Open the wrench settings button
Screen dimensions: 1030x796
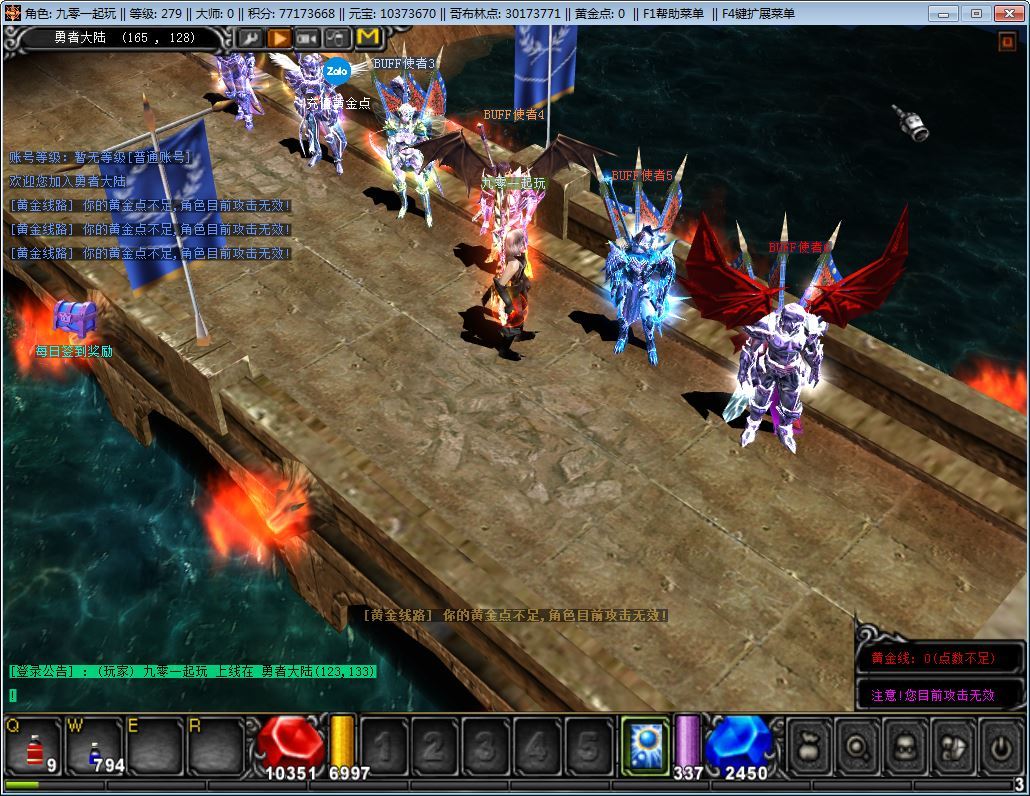point(250,37)
